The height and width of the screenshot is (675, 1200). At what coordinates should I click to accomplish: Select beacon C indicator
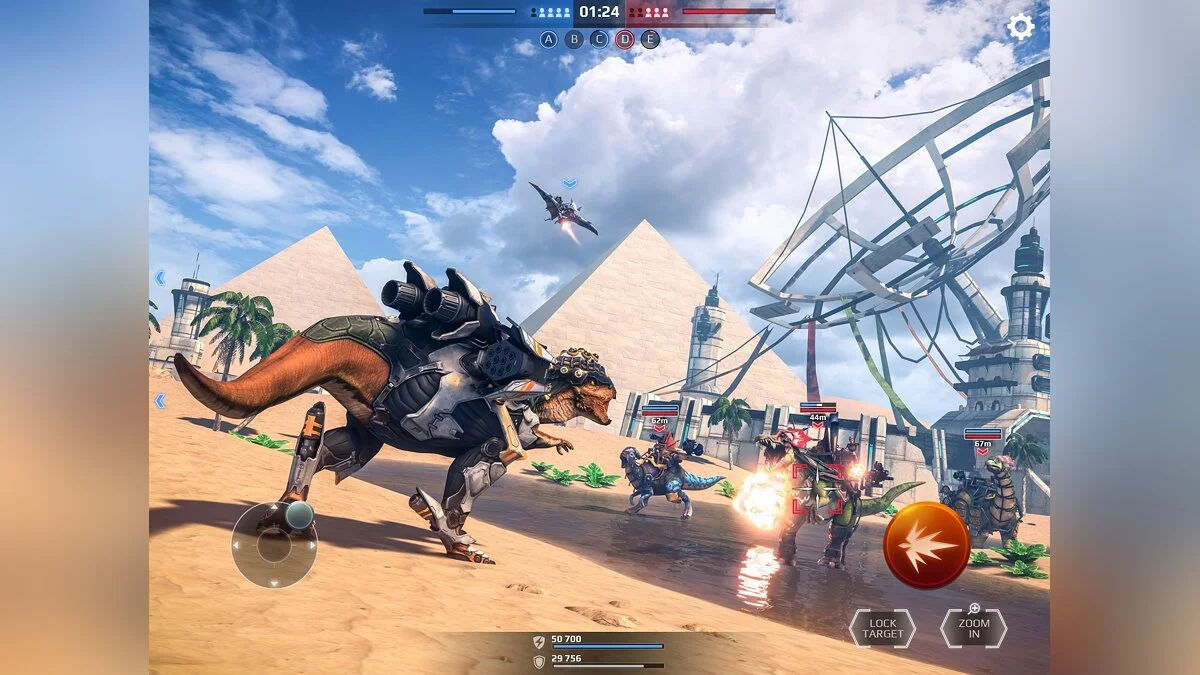point(599,40)
